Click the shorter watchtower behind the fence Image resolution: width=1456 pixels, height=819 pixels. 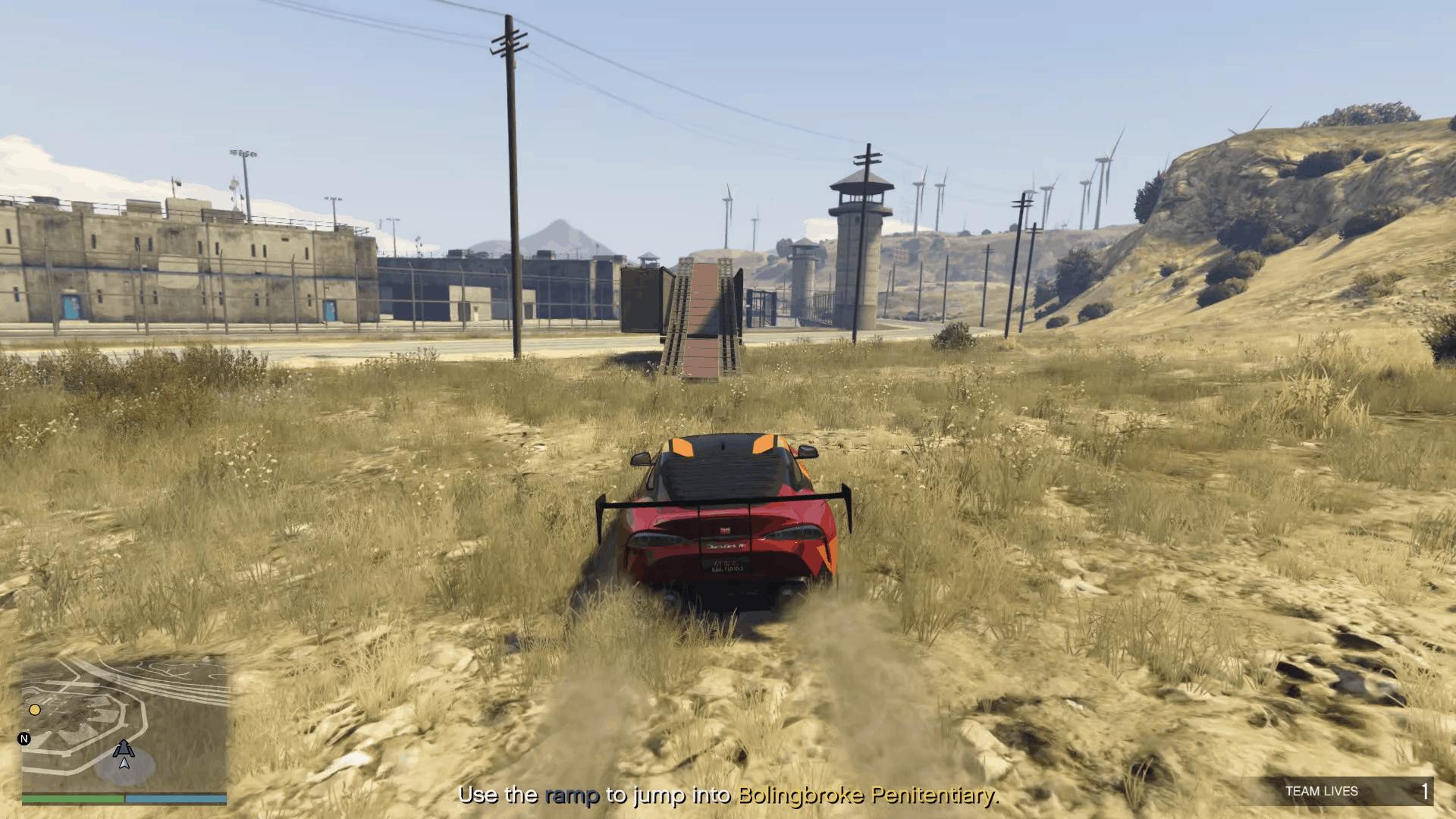[804, 269]
